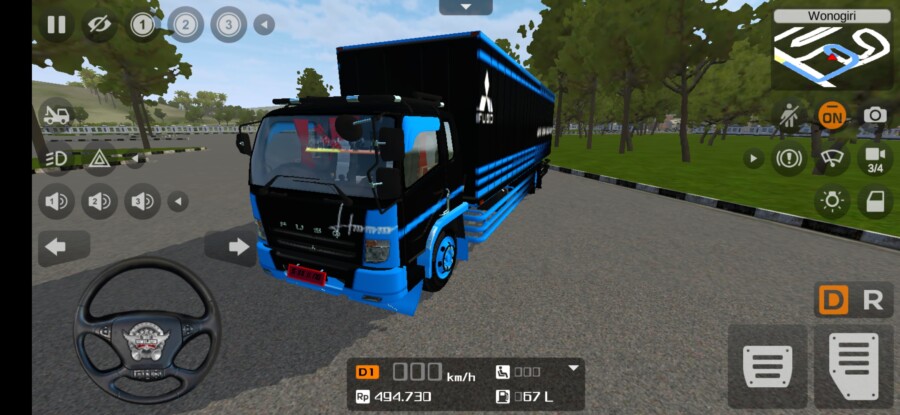Select the number 1 preset button

[142, 24]
